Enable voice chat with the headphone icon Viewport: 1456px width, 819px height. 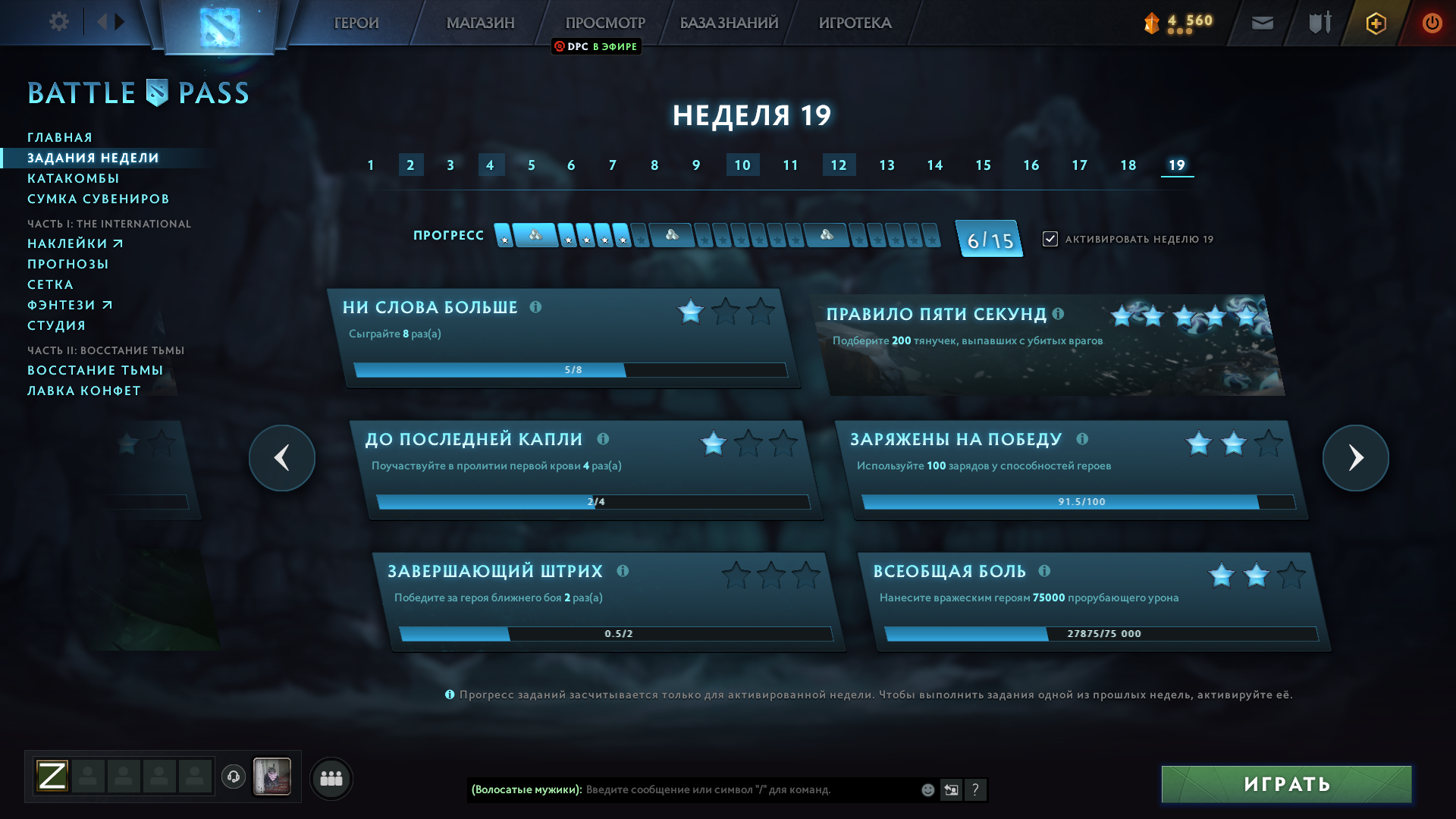234,777
